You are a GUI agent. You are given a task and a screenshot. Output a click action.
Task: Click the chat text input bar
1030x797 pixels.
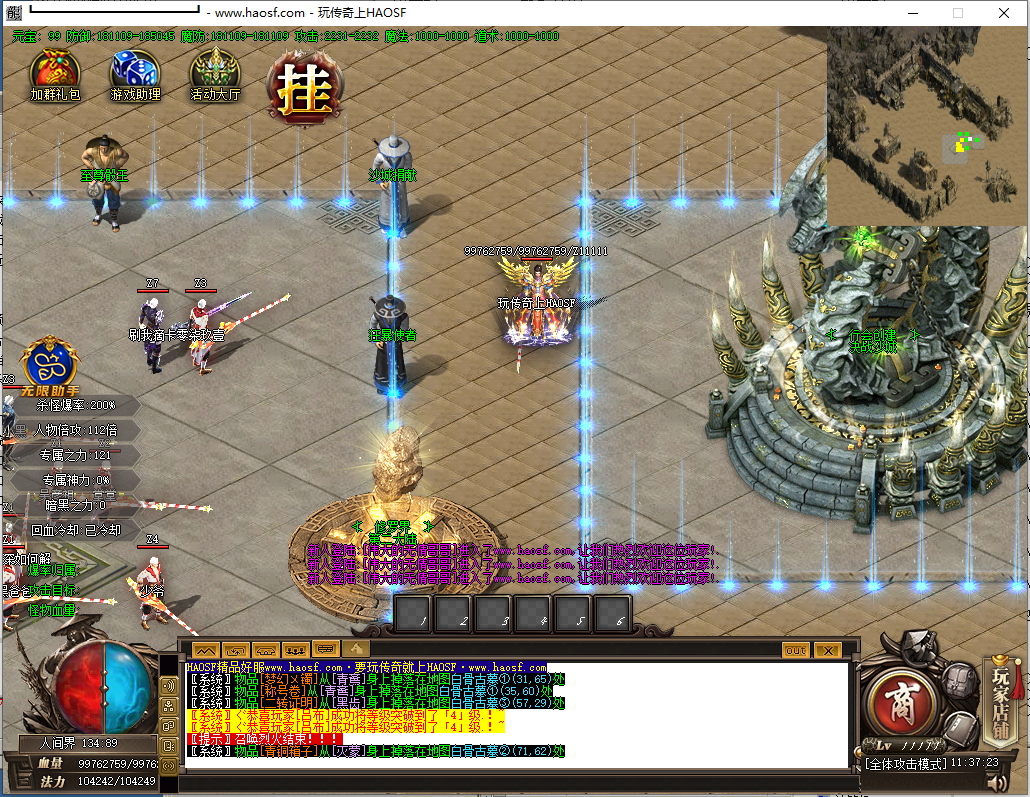coord(500,778)
